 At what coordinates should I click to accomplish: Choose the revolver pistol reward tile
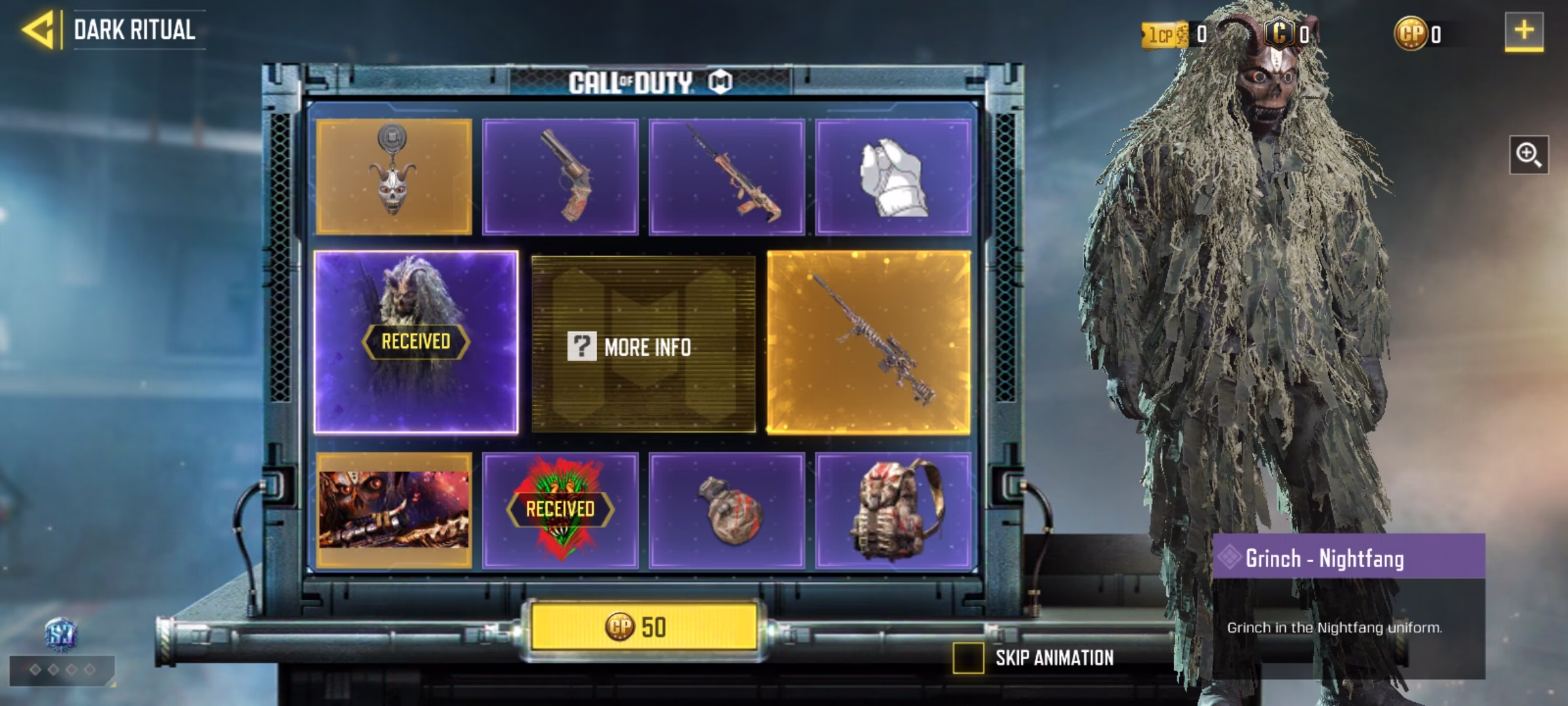click(x=560, y=176)
